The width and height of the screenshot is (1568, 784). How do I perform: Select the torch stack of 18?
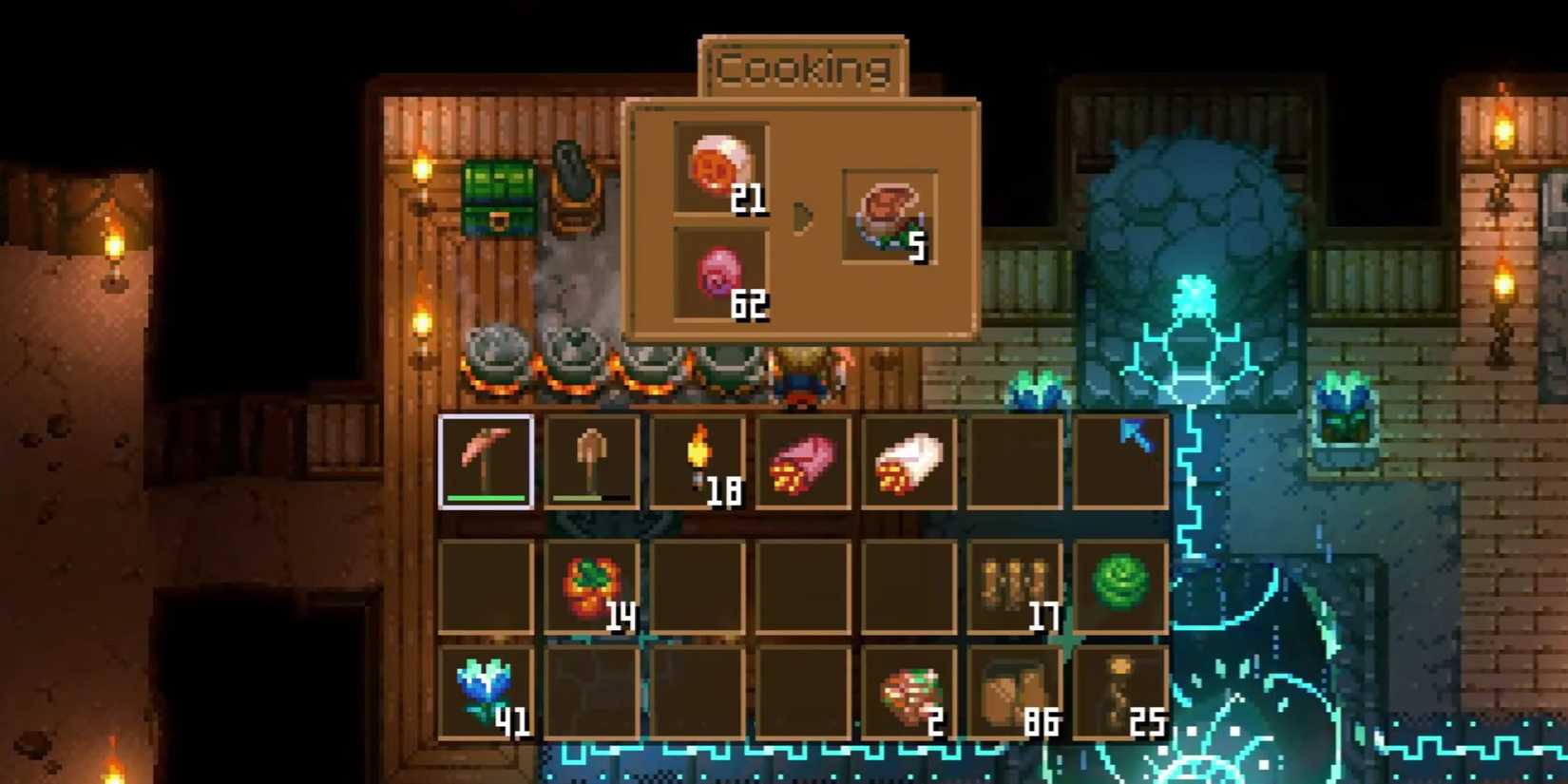click(698, 461)
